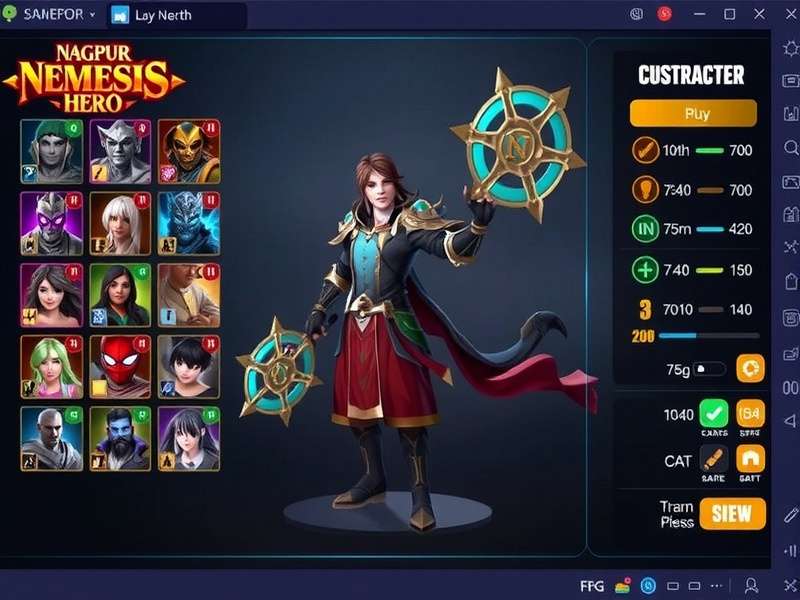Close the emulator window
800x600 pixels.
pyautogui.click(x=757, y=15)
